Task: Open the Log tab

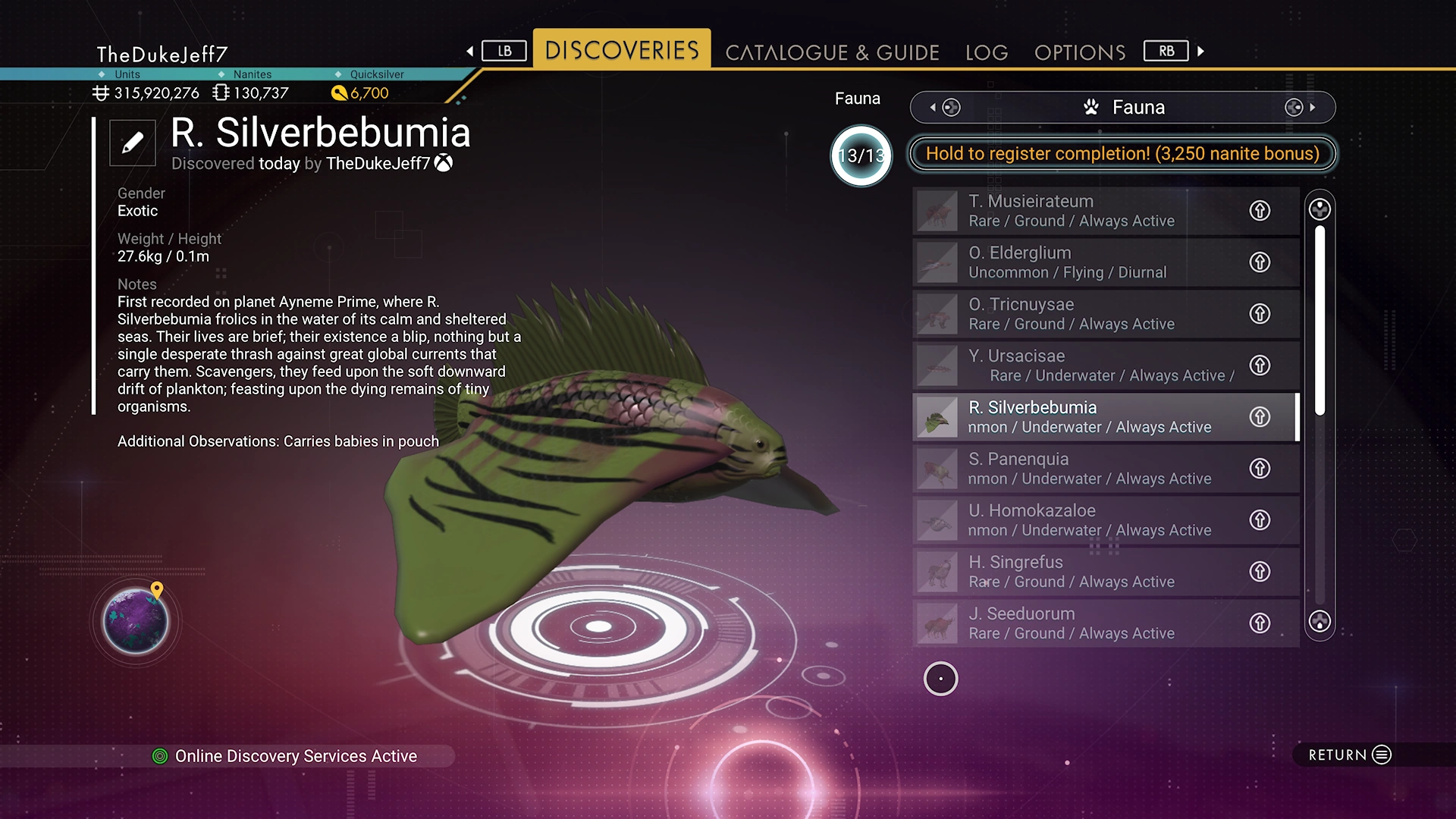Action: 987,52
